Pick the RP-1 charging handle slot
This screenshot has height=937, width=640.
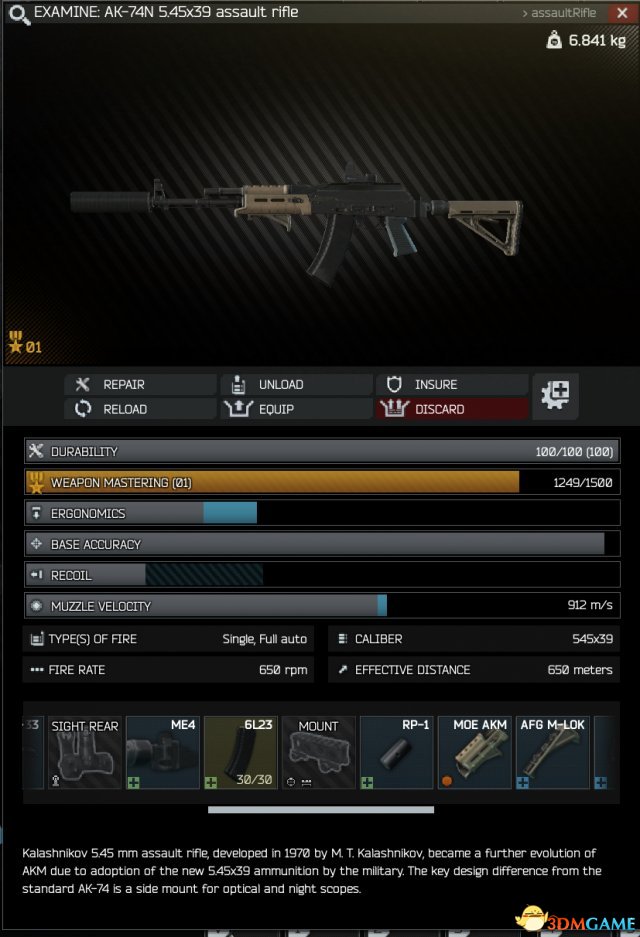[396, 752]
